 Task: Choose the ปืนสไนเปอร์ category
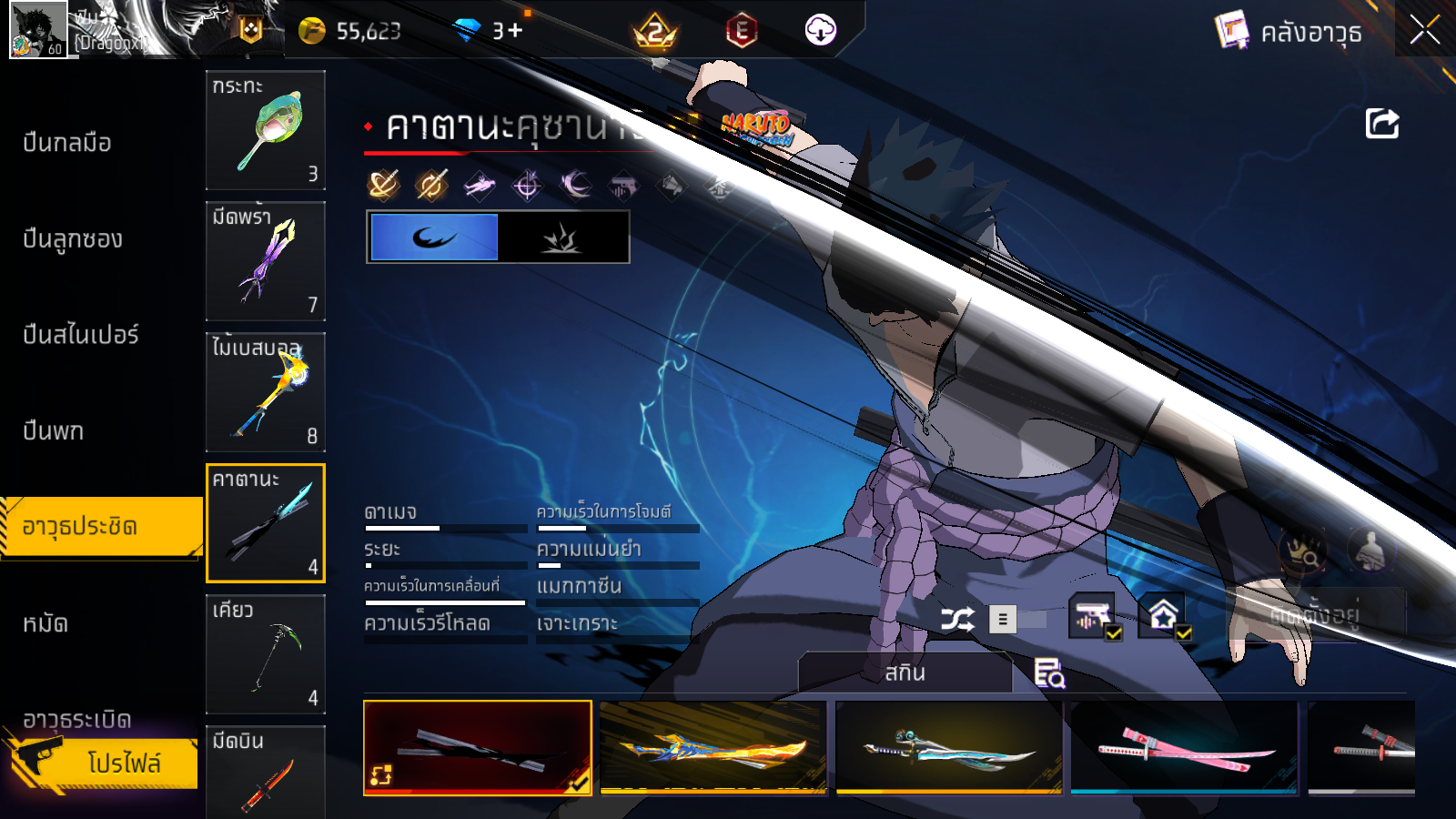click(81, 335)
